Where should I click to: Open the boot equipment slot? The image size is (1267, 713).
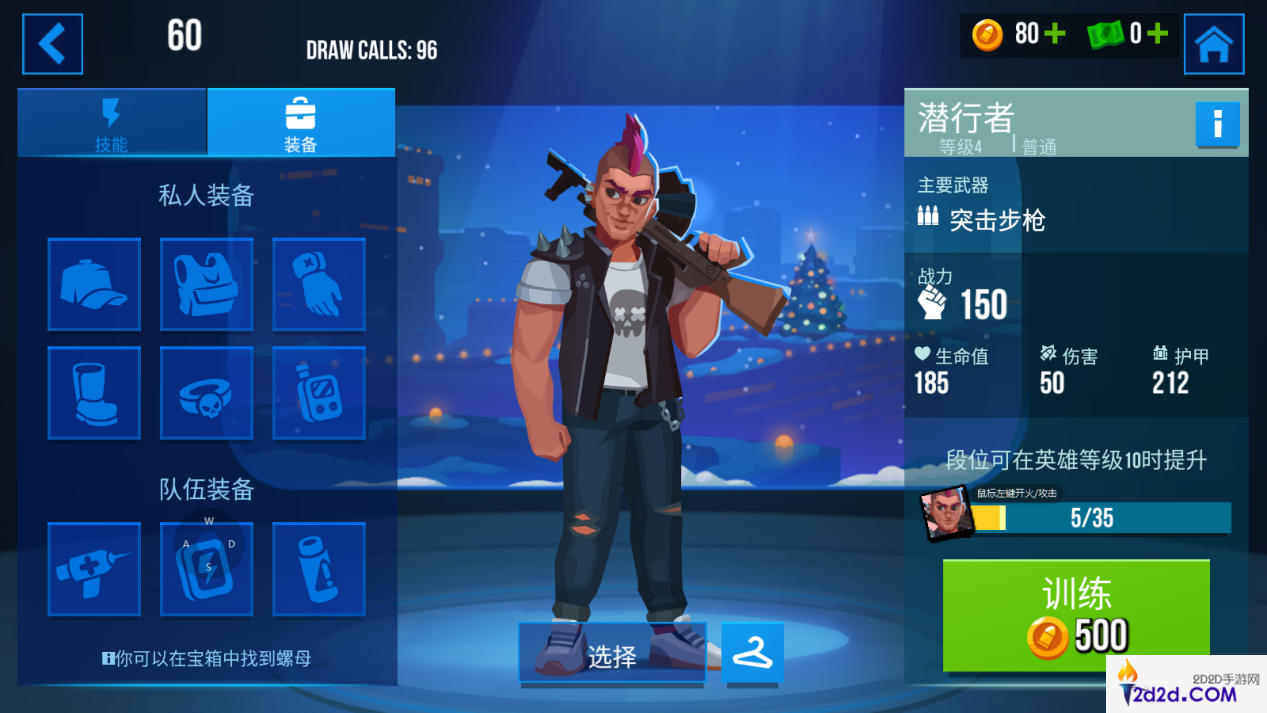tap(94, 393)
